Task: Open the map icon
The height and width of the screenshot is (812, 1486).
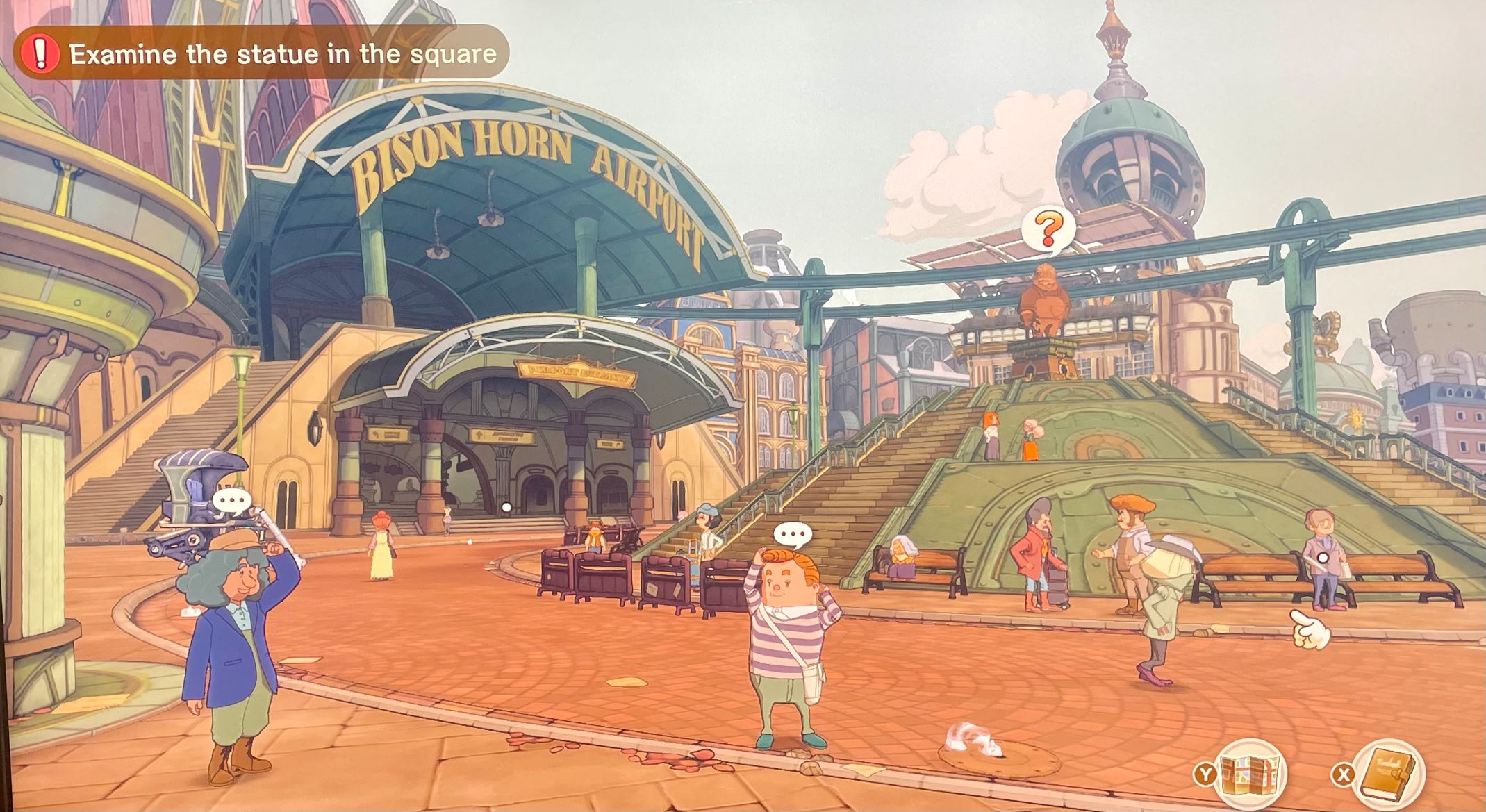Action: coord(1250,774)
